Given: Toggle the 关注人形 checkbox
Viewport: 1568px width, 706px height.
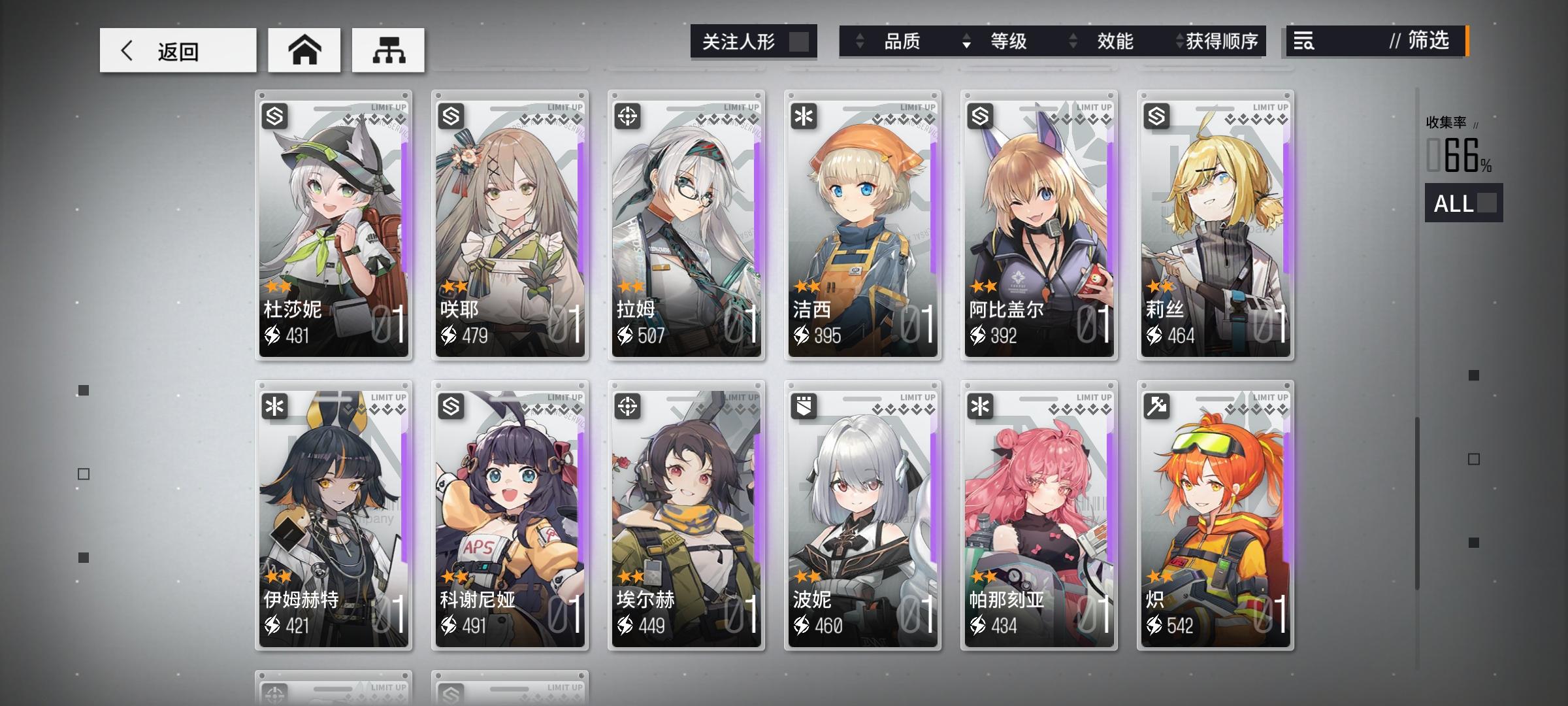Looking at the screenshot, I should pos(802,41).
